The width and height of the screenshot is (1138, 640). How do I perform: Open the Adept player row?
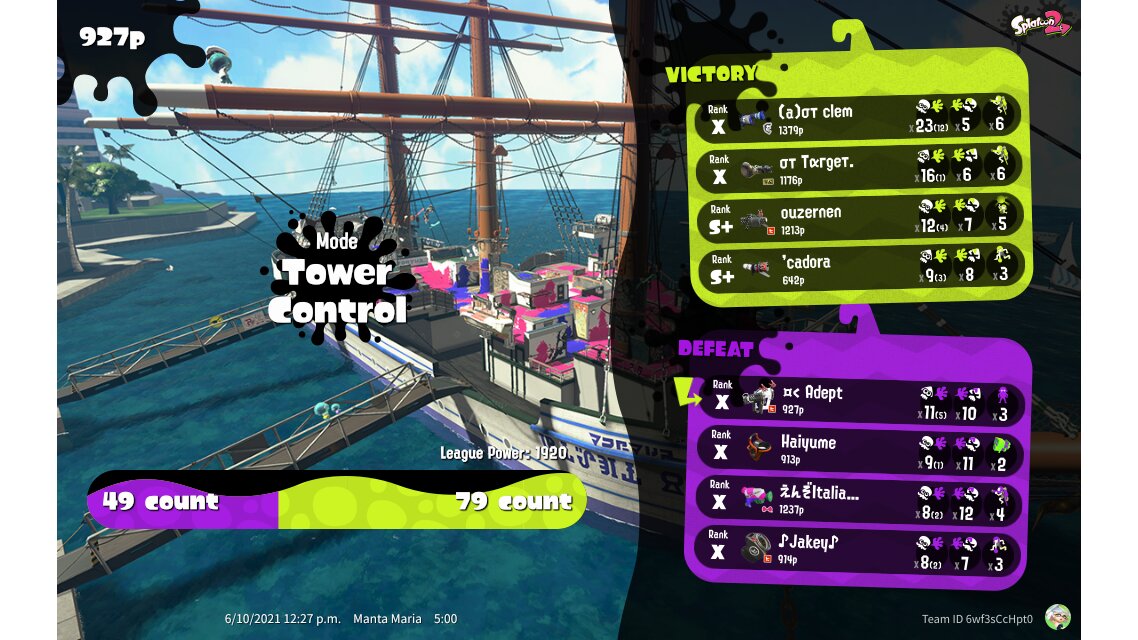pyautogui.click(x=858, y=402)
